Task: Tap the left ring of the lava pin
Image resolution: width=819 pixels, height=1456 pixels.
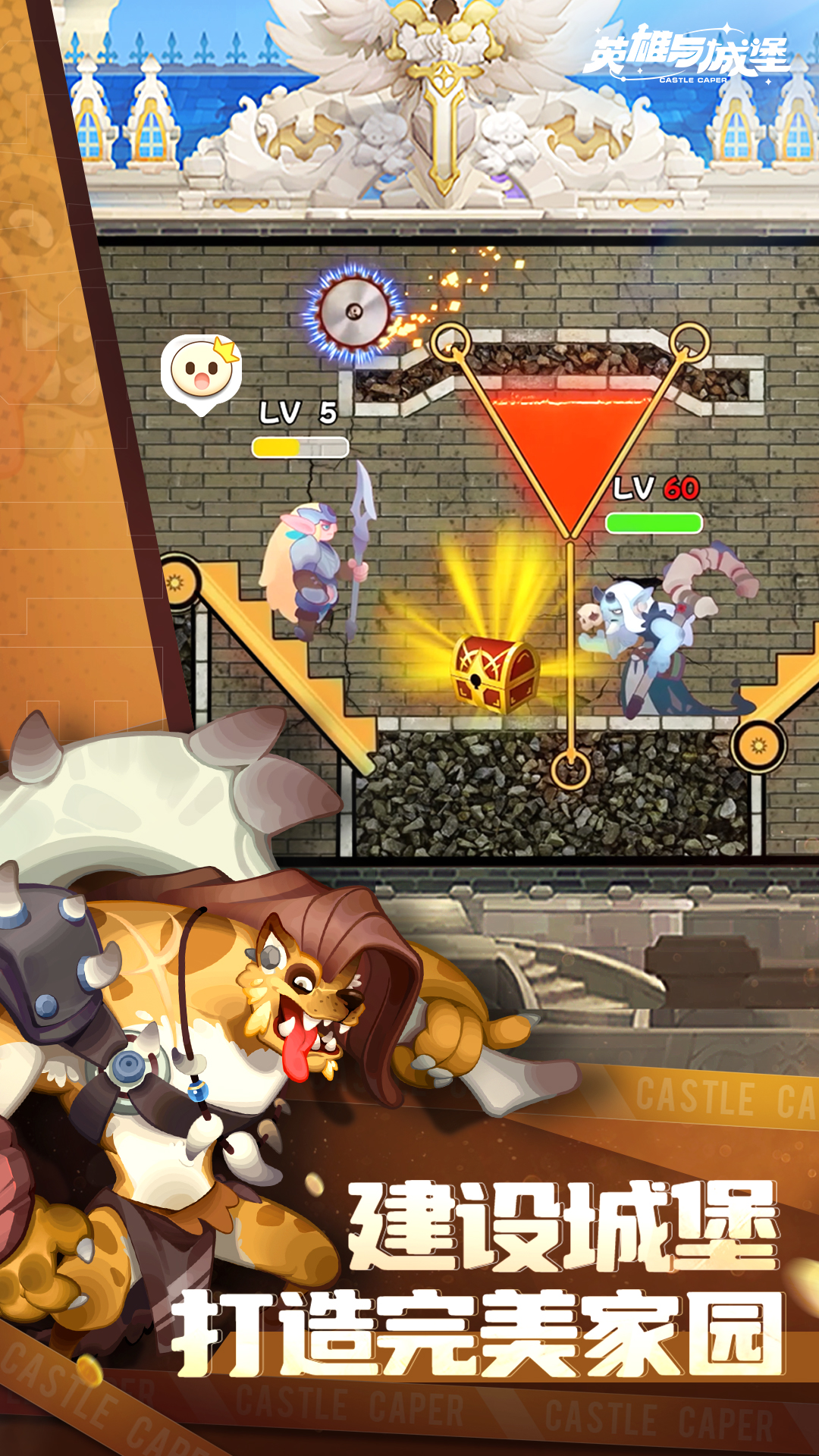Action: coord(450,342)
